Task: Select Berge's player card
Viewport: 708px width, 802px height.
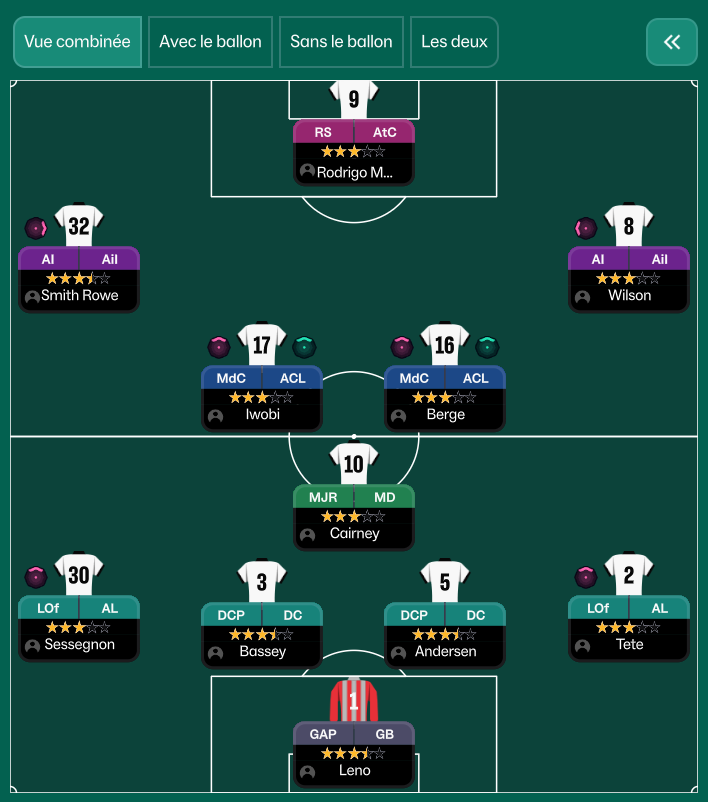Action: (445, 397)
